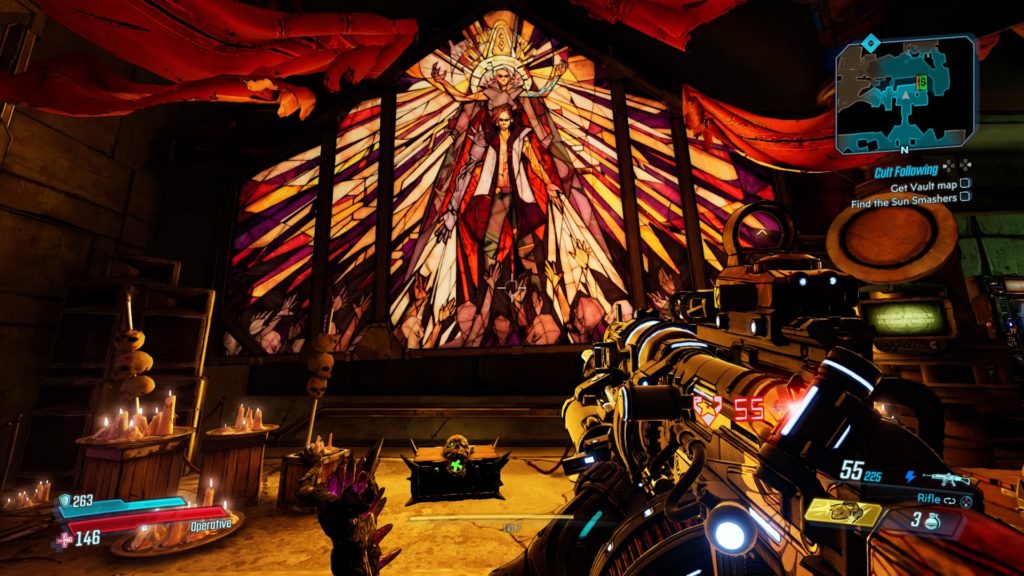This screenshot has height=576, width=1024.
Task: Click the pink health cross icon
Action: point(64,539)
